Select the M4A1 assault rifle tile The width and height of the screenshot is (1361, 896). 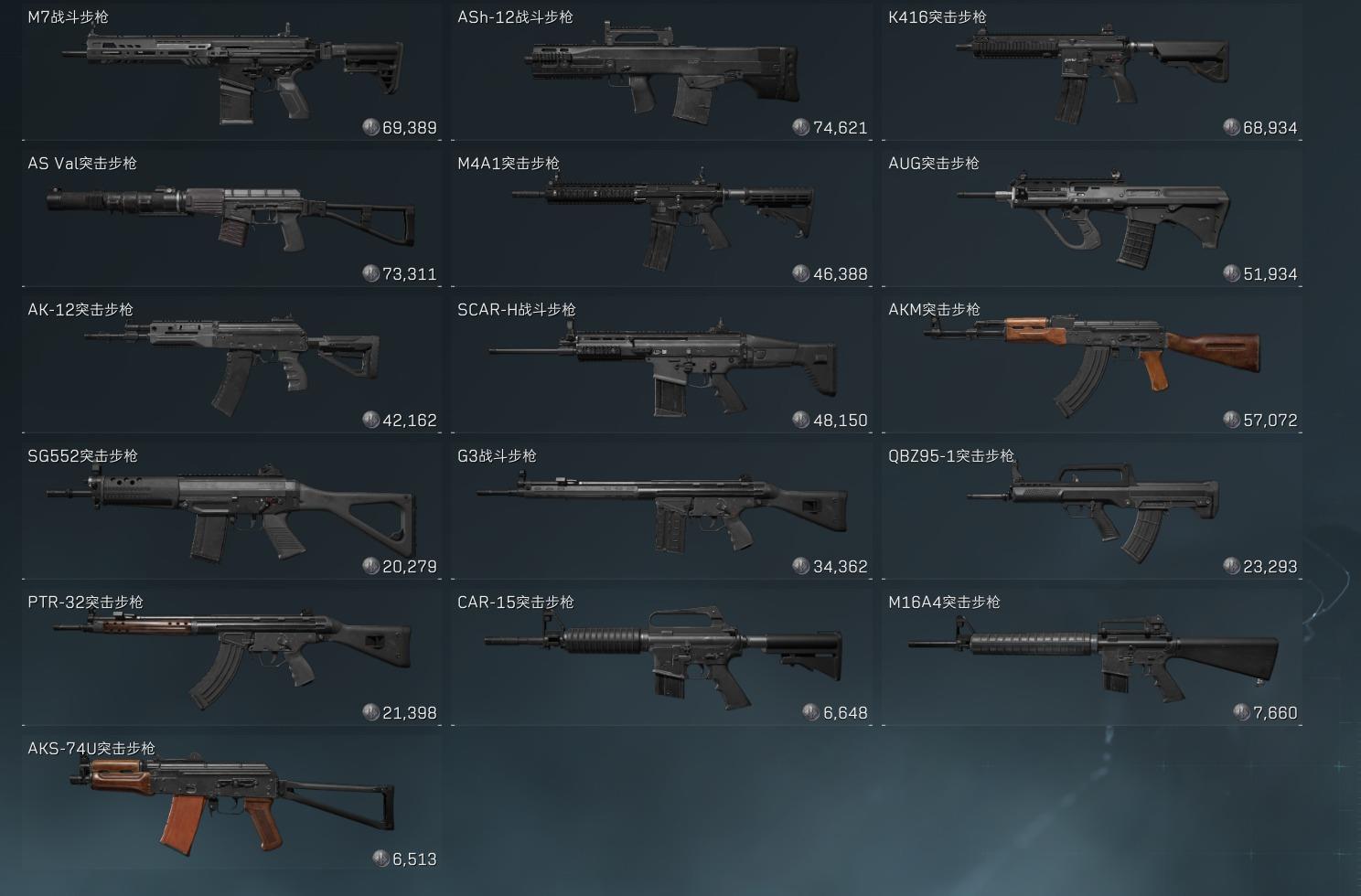click(x=661, y=219)
